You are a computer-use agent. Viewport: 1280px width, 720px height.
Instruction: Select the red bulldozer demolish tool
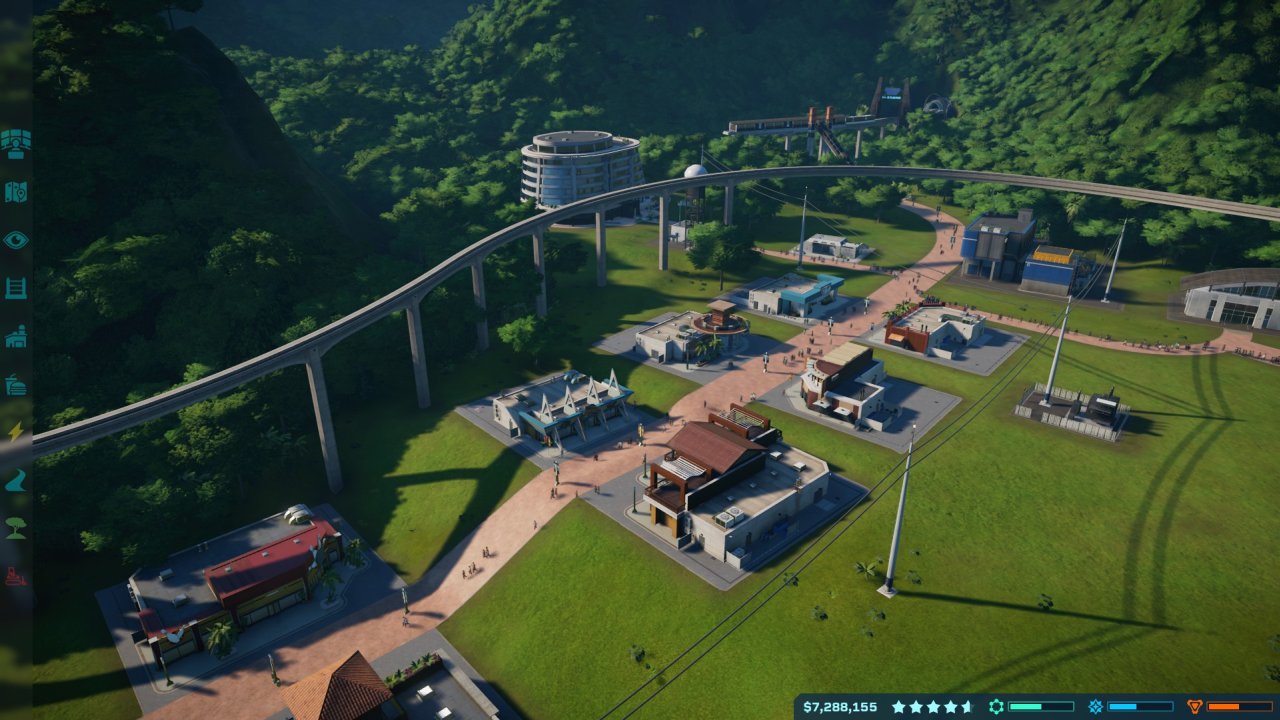(15, 577)
